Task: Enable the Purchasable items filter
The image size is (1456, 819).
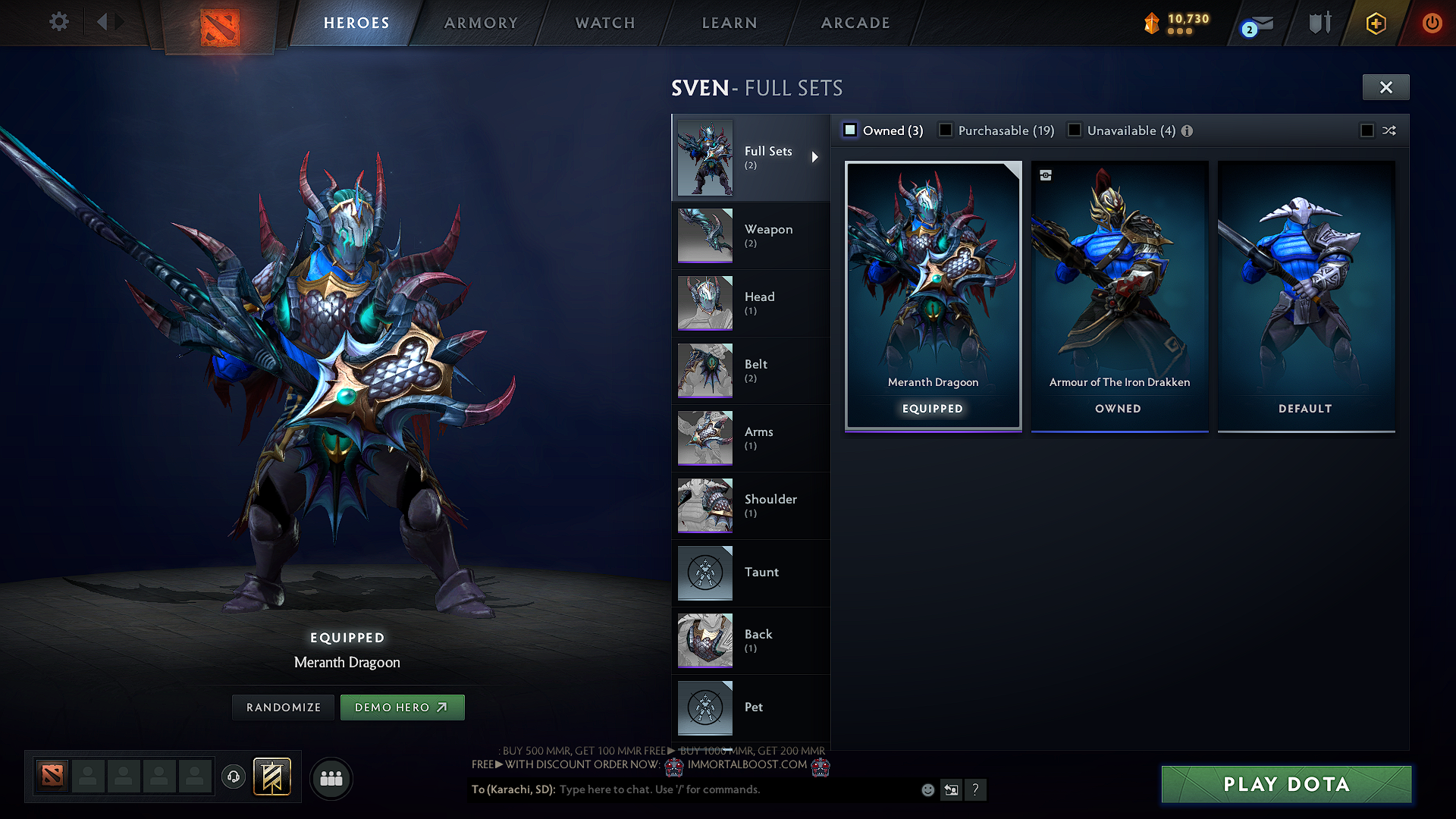Action: tap(946, 130)
